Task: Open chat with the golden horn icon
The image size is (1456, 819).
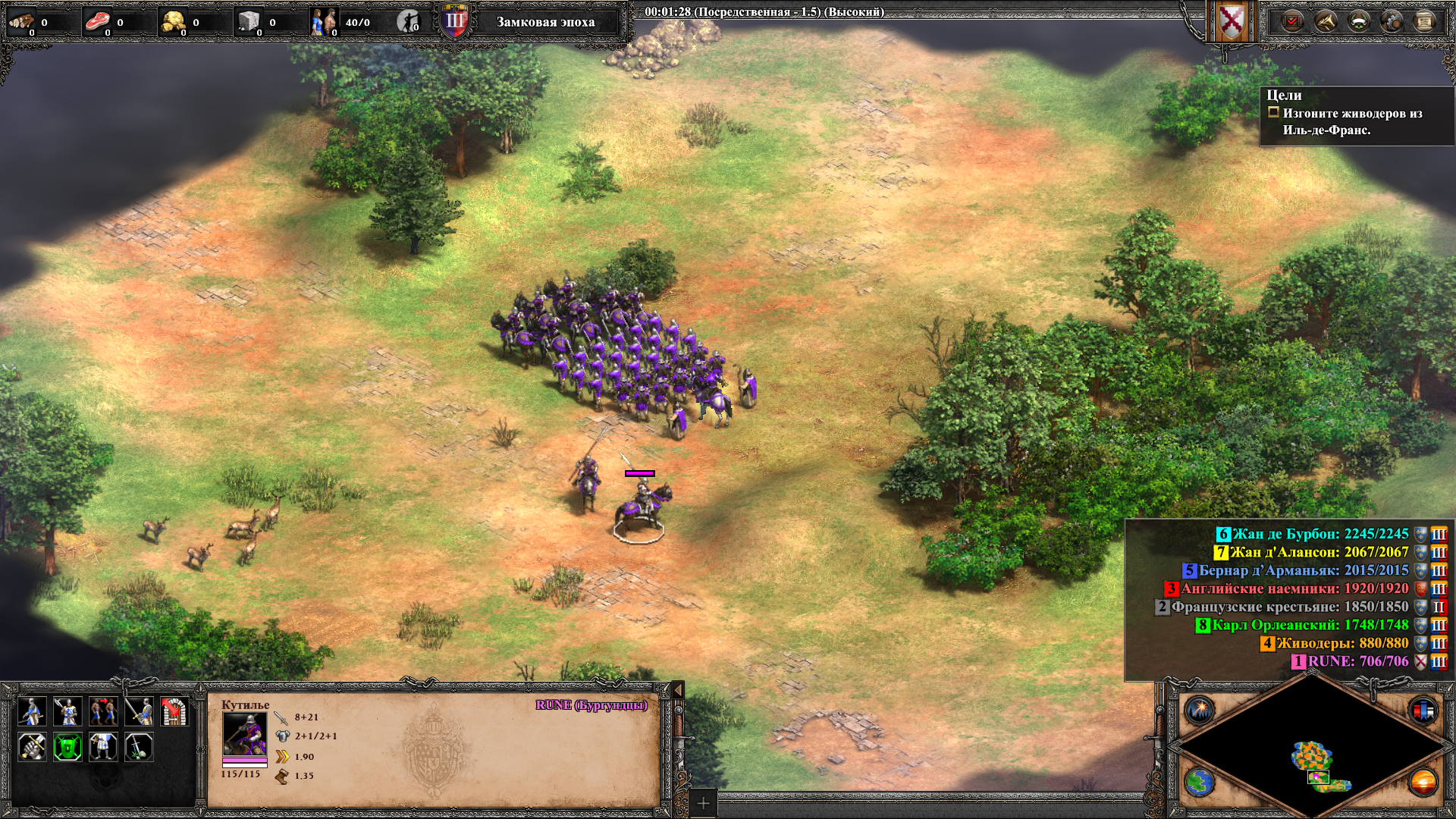Action: [1325, 21]
